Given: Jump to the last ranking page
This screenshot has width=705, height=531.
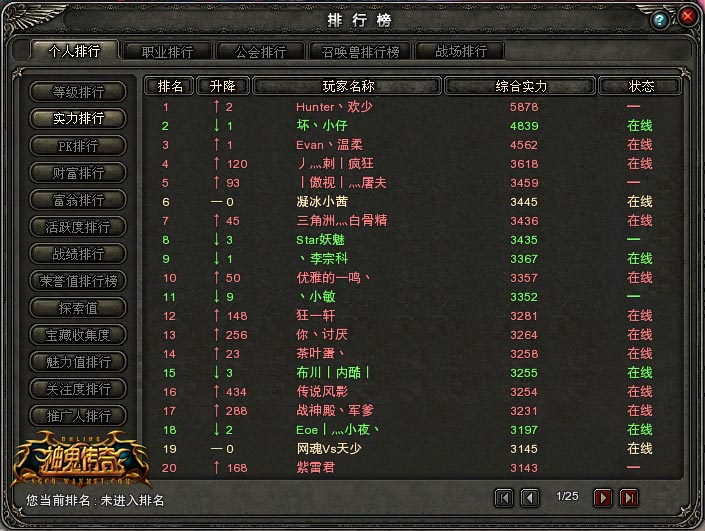Looking at the screenshot, I should coord(629,497).
